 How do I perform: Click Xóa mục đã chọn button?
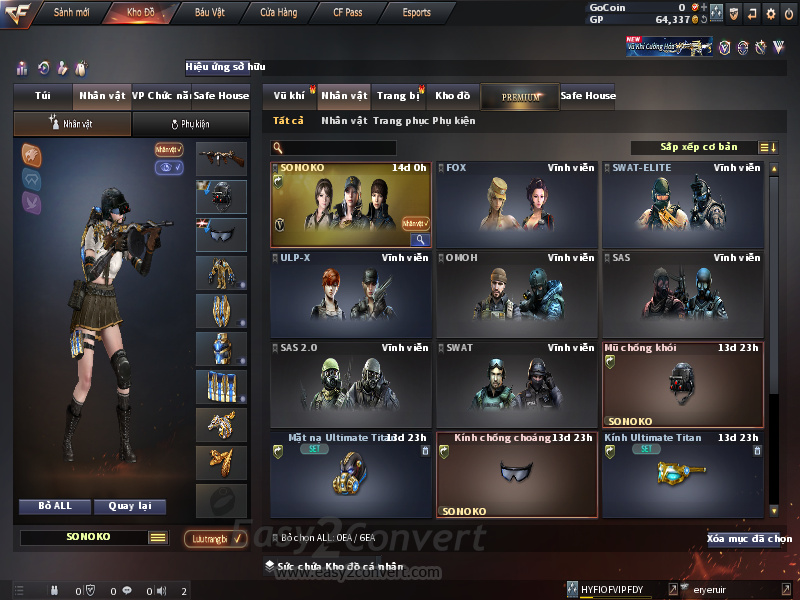(x=749, y=539)
